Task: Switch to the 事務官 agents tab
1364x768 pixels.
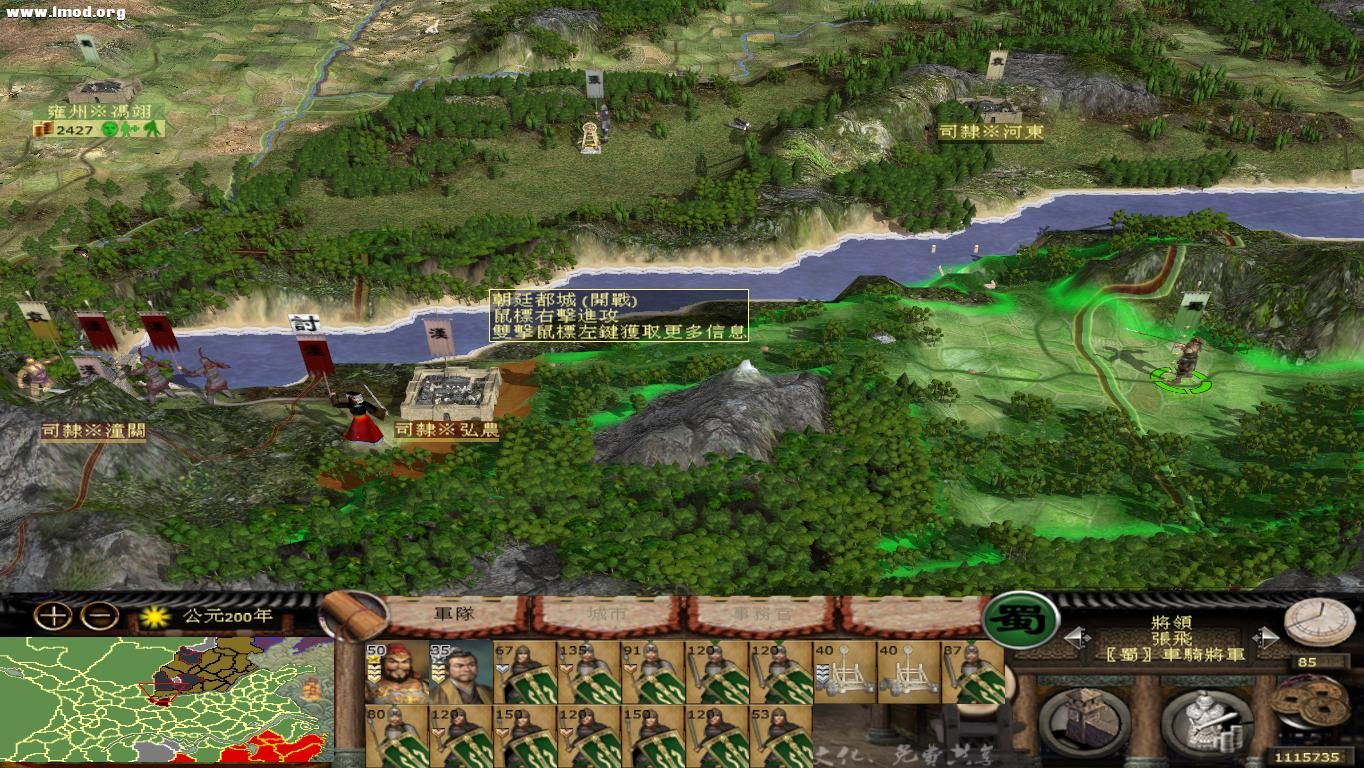Action: click(x=760, y=614)
